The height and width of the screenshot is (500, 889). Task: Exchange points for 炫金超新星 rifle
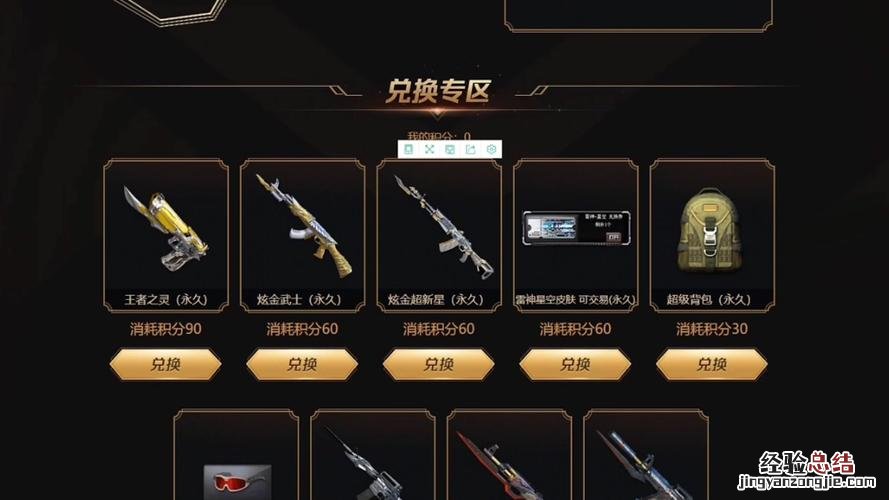(x=438, y=365)
